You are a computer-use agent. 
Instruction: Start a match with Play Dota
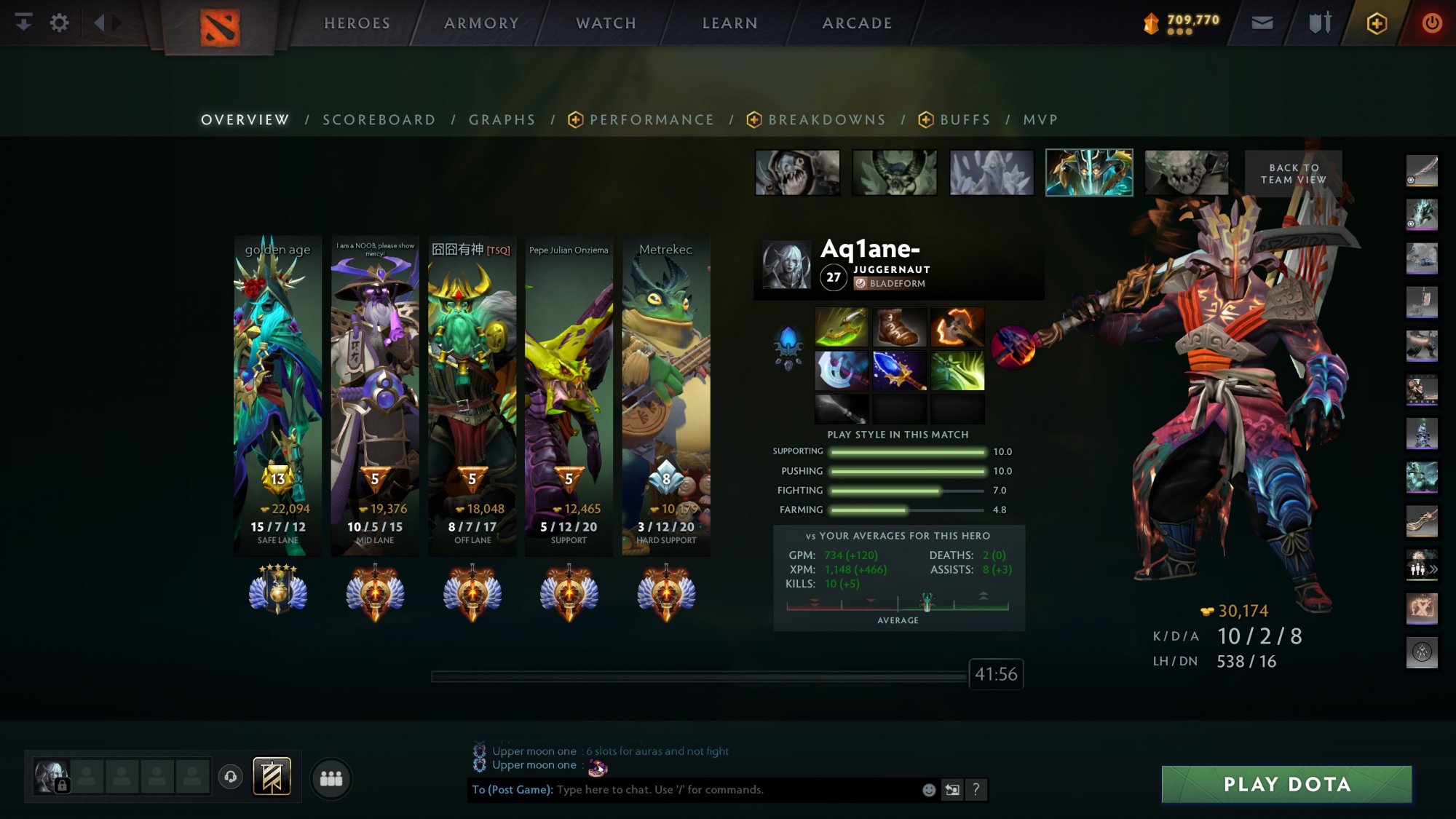point(1286,784)
